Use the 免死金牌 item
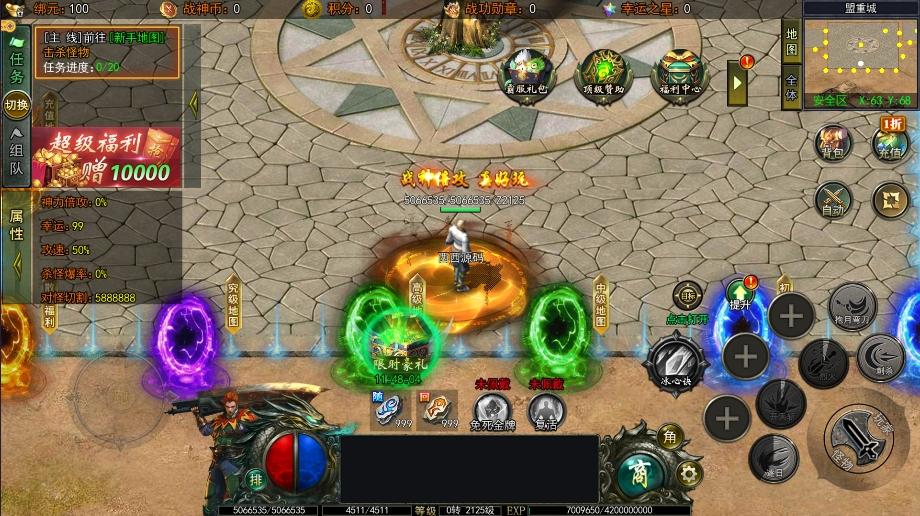This screenshot has width=920, height=516. click(490, 410)
